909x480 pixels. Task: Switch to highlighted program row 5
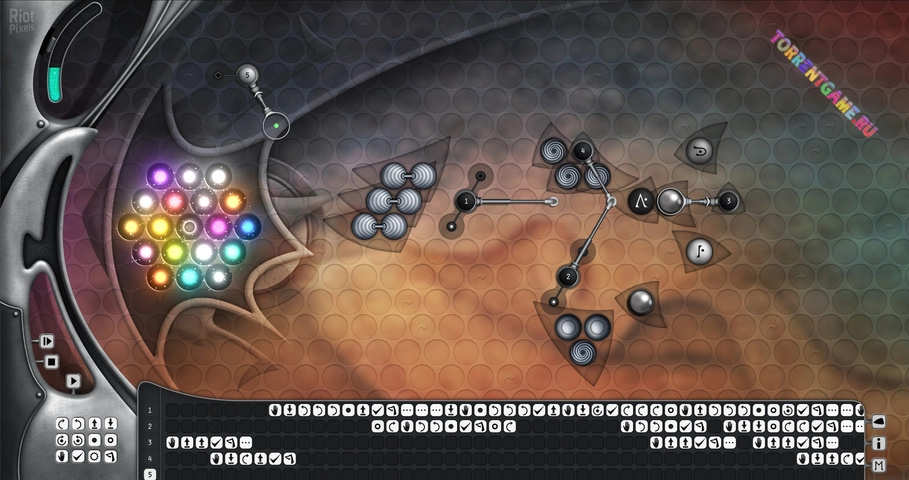point(150,473)
